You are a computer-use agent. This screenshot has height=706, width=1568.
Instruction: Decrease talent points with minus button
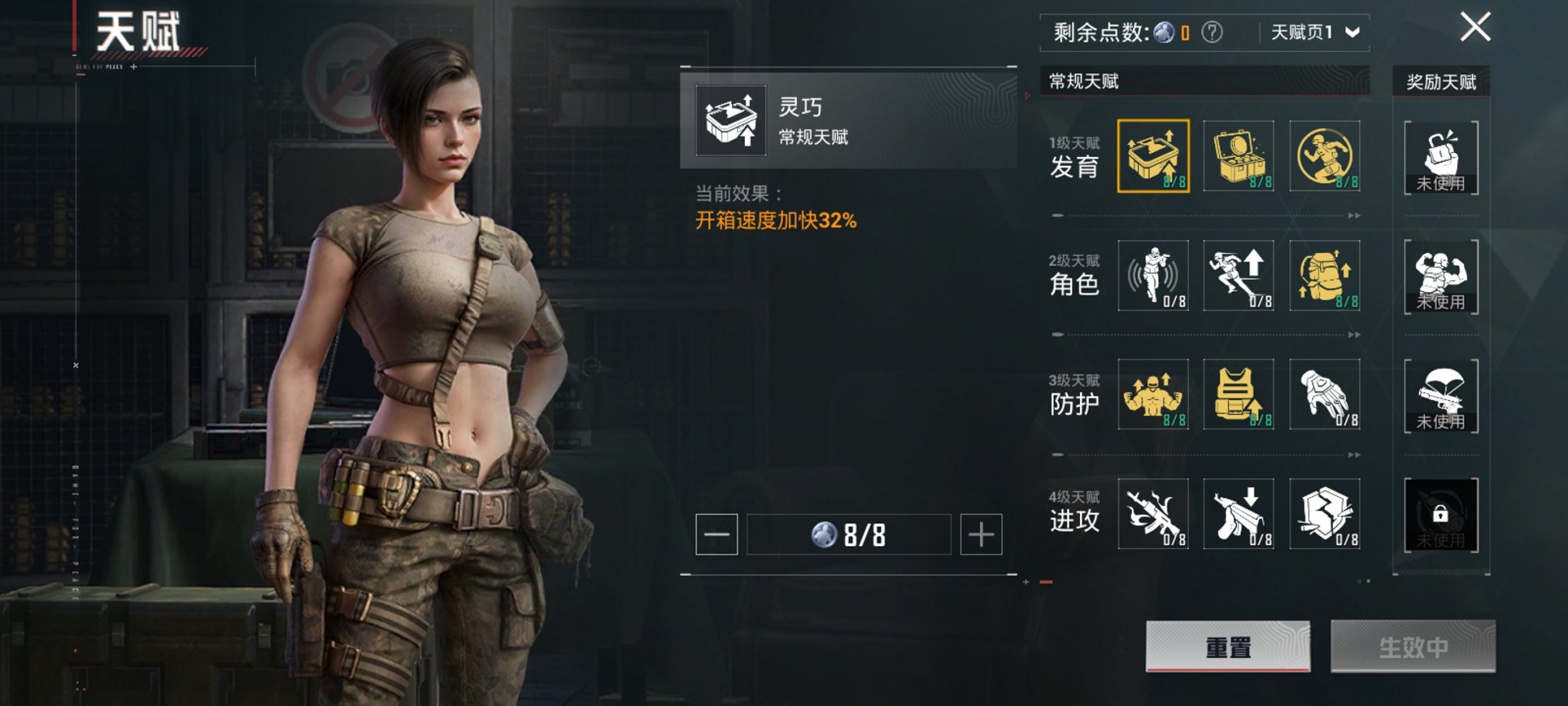click(x=716, y=534)
